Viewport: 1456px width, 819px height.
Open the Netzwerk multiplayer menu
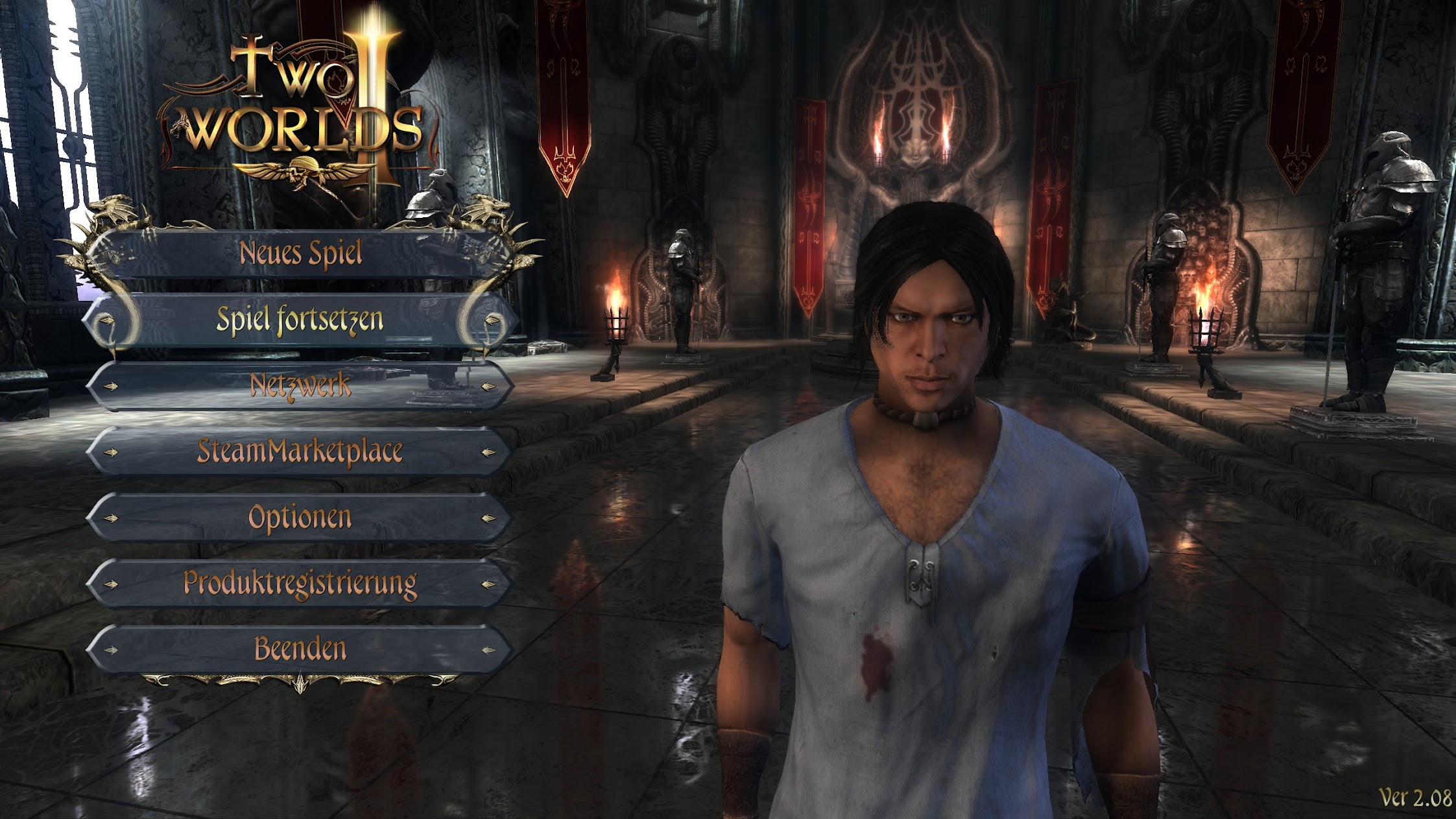(300, 386)
